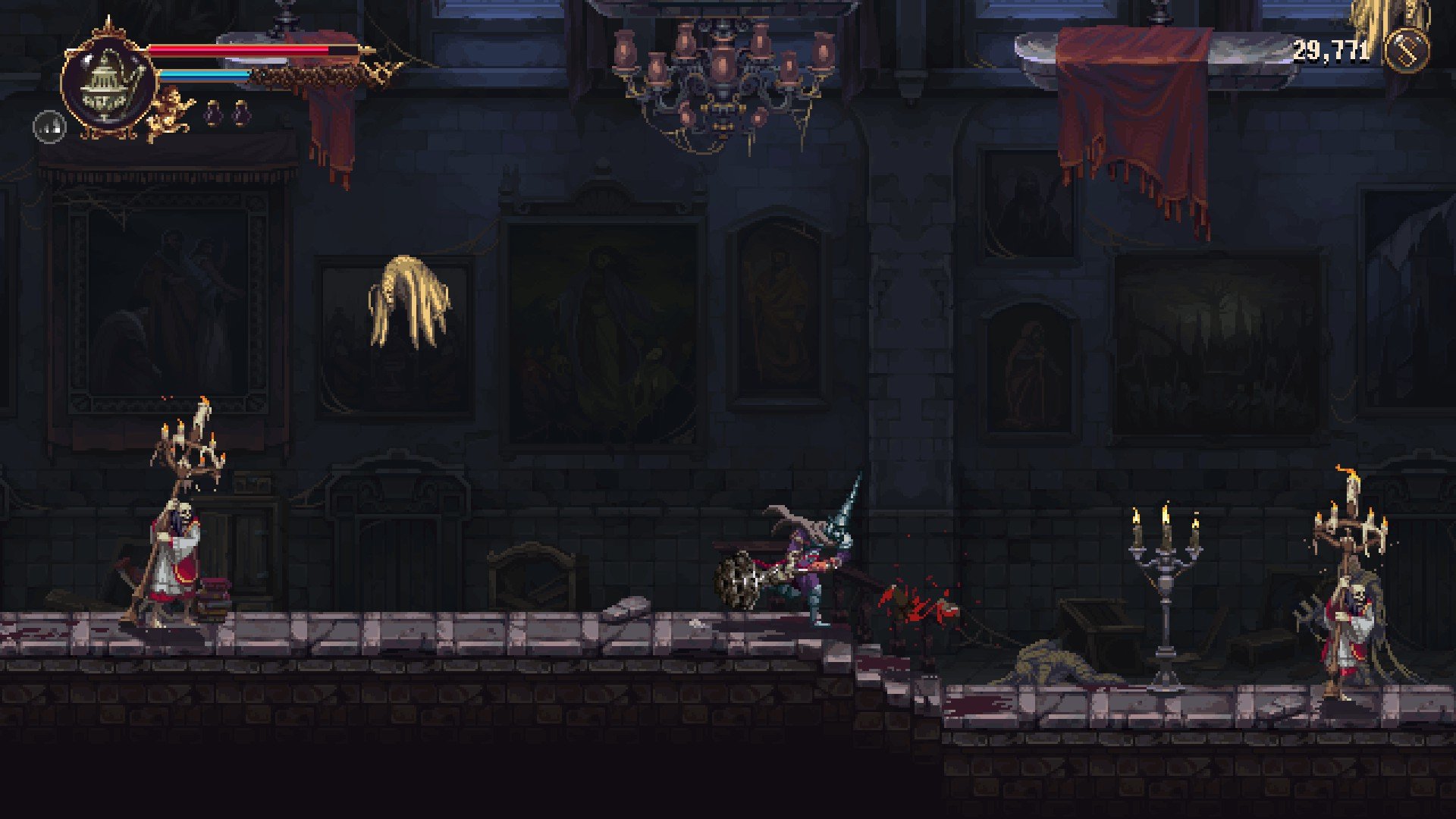The width and height of the screenshot is (1456, 819).
Task: Click the blue fervour gauge fill level
Action: point(205,74)
